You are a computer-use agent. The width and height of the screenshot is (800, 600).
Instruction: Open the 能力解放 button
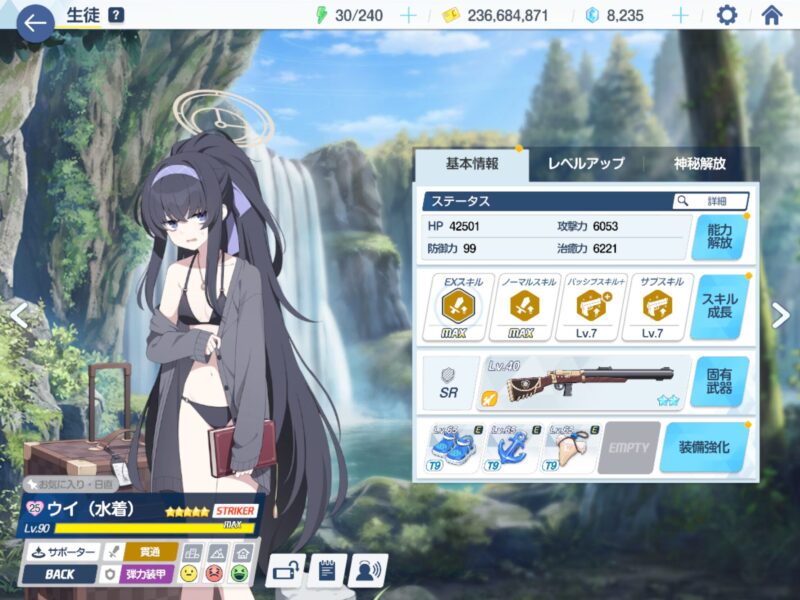click(718, 237)
